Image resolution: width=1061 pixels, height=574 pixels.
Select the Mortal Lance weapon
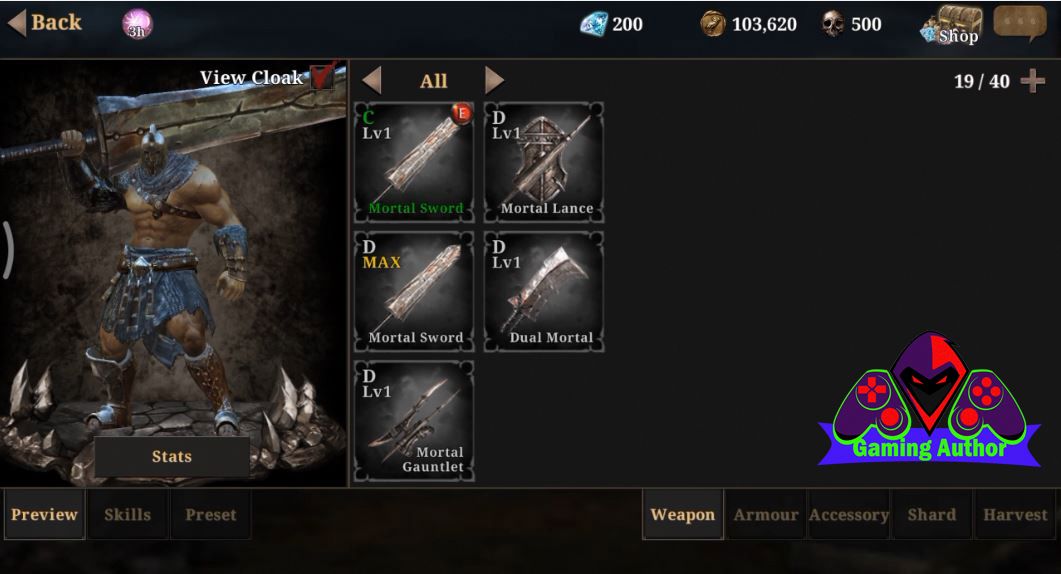coord(544,161)
